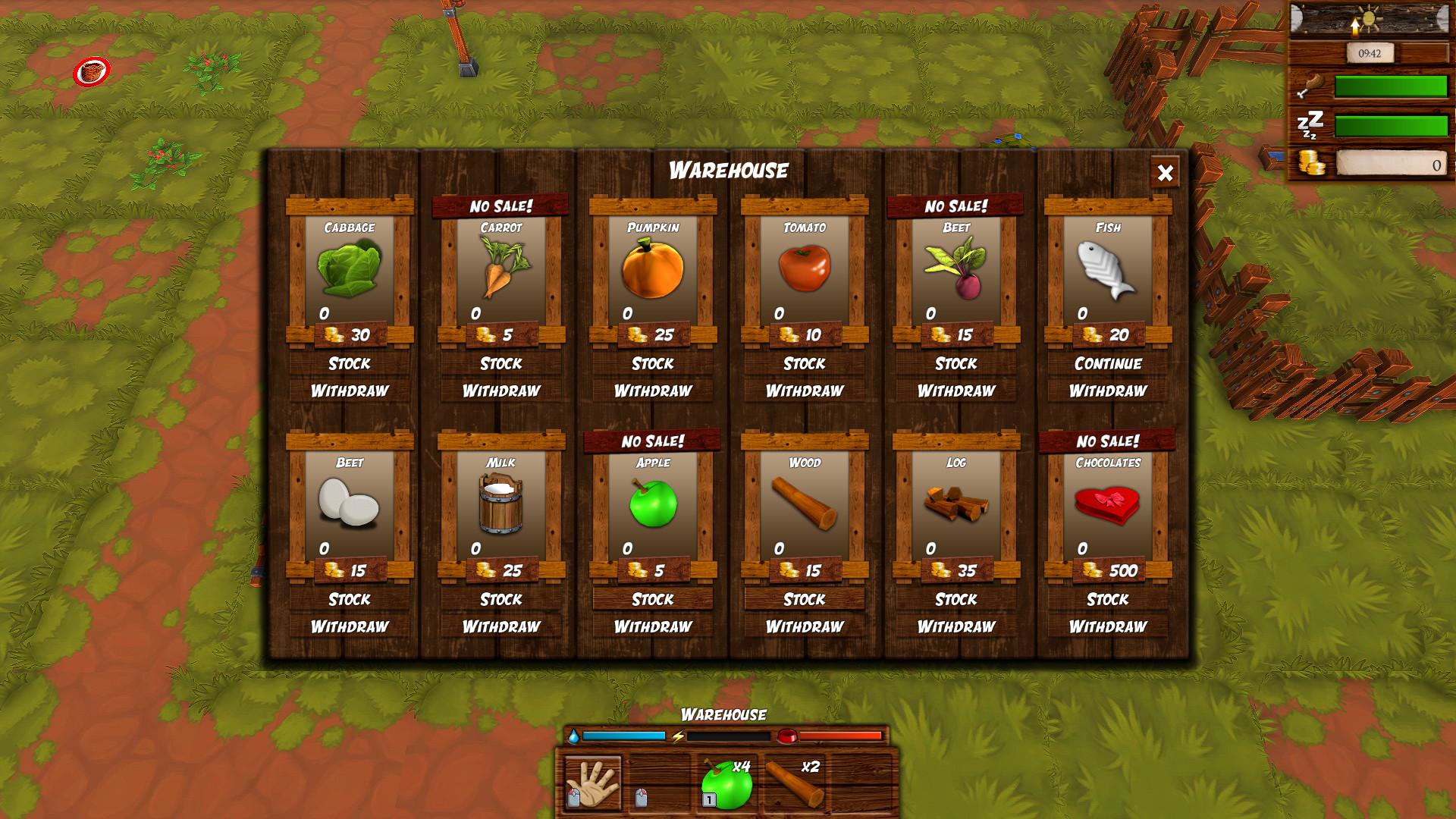Withdraw the Carrot item
The height and width of the screenshot is (819, 1456).
[x=500, y=391]
